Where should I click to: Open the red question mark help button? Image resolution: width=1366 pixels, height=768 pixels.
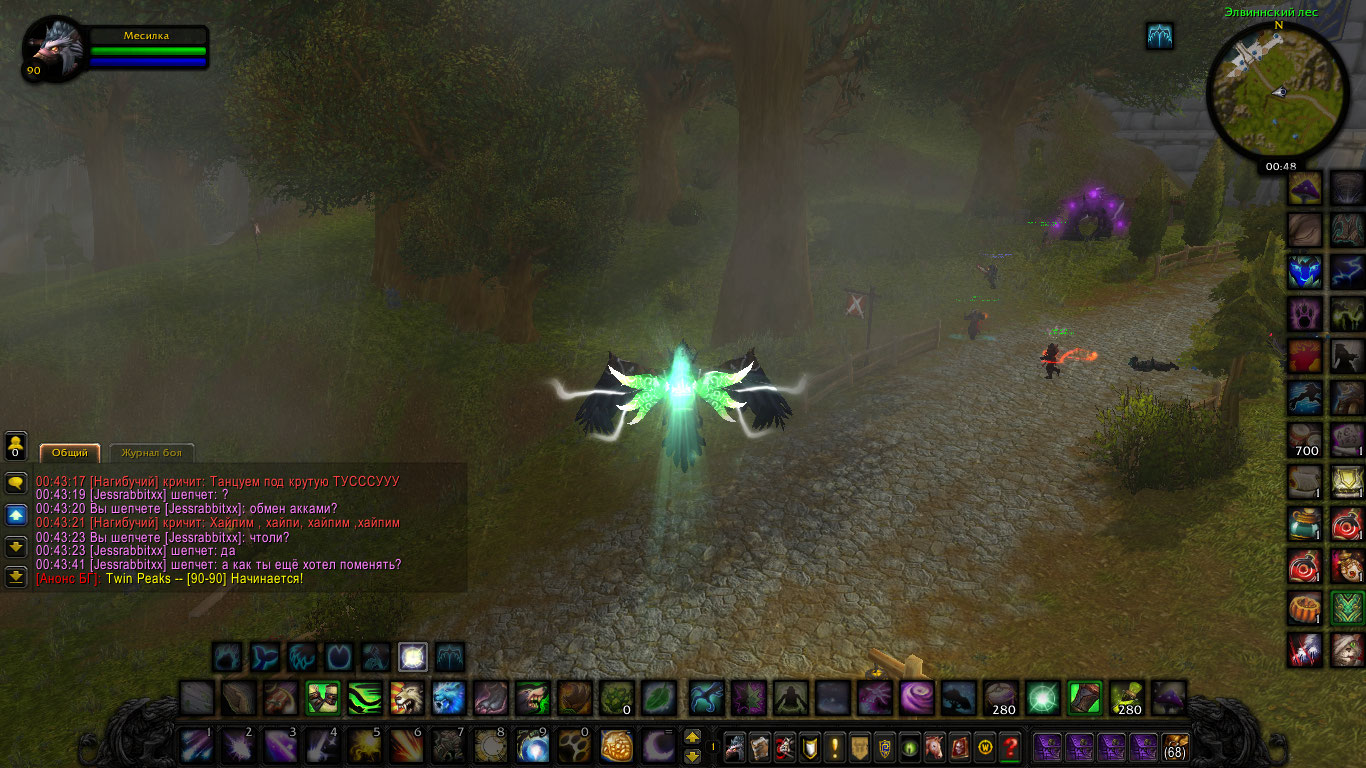pyautogui.click(x=1010, y=746)
